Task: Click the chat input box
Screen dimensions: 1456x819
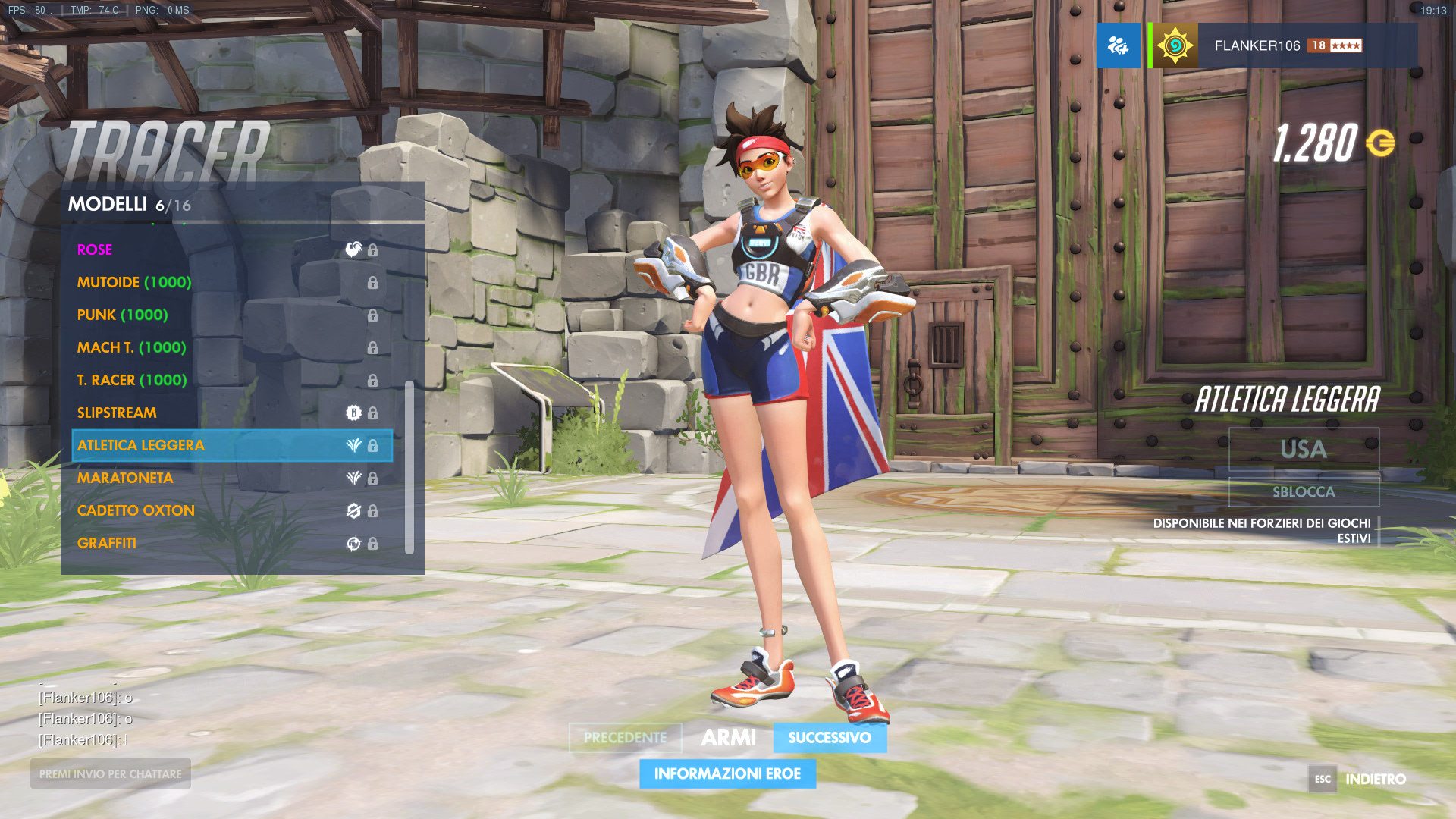Action: [111, 773]
